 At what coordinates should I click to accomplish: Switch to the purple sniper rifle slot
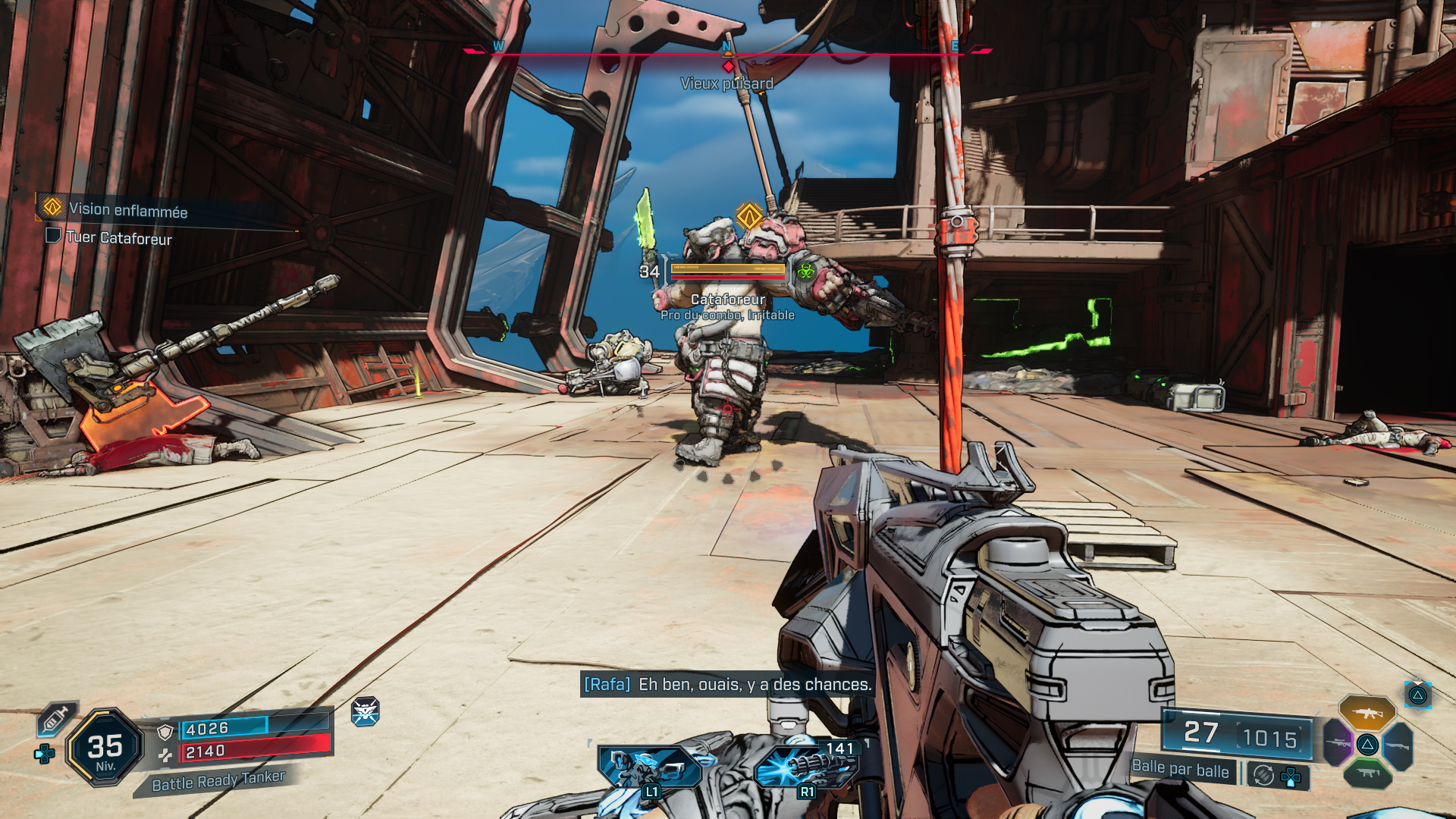[x=1338, y=743]
